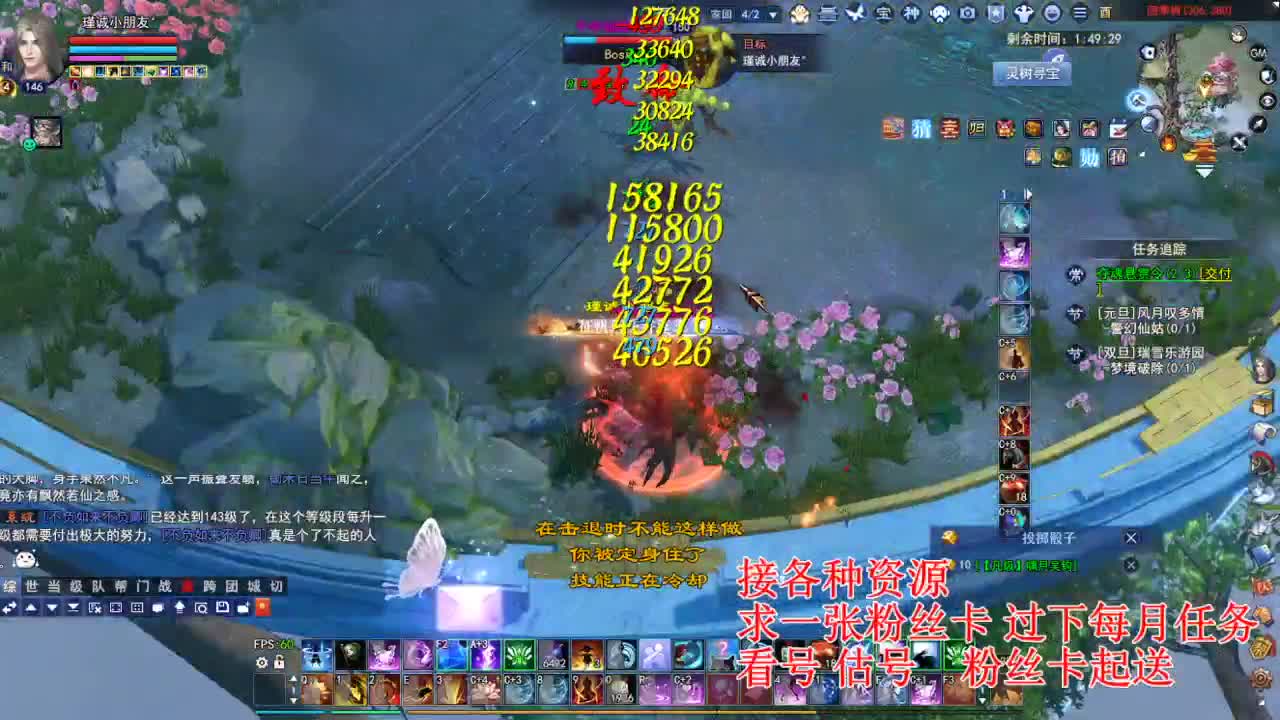This screenshot has height=720, width=1280.
Task: Collapse the minimap using the down chevron
Action: pos(1205,170)
